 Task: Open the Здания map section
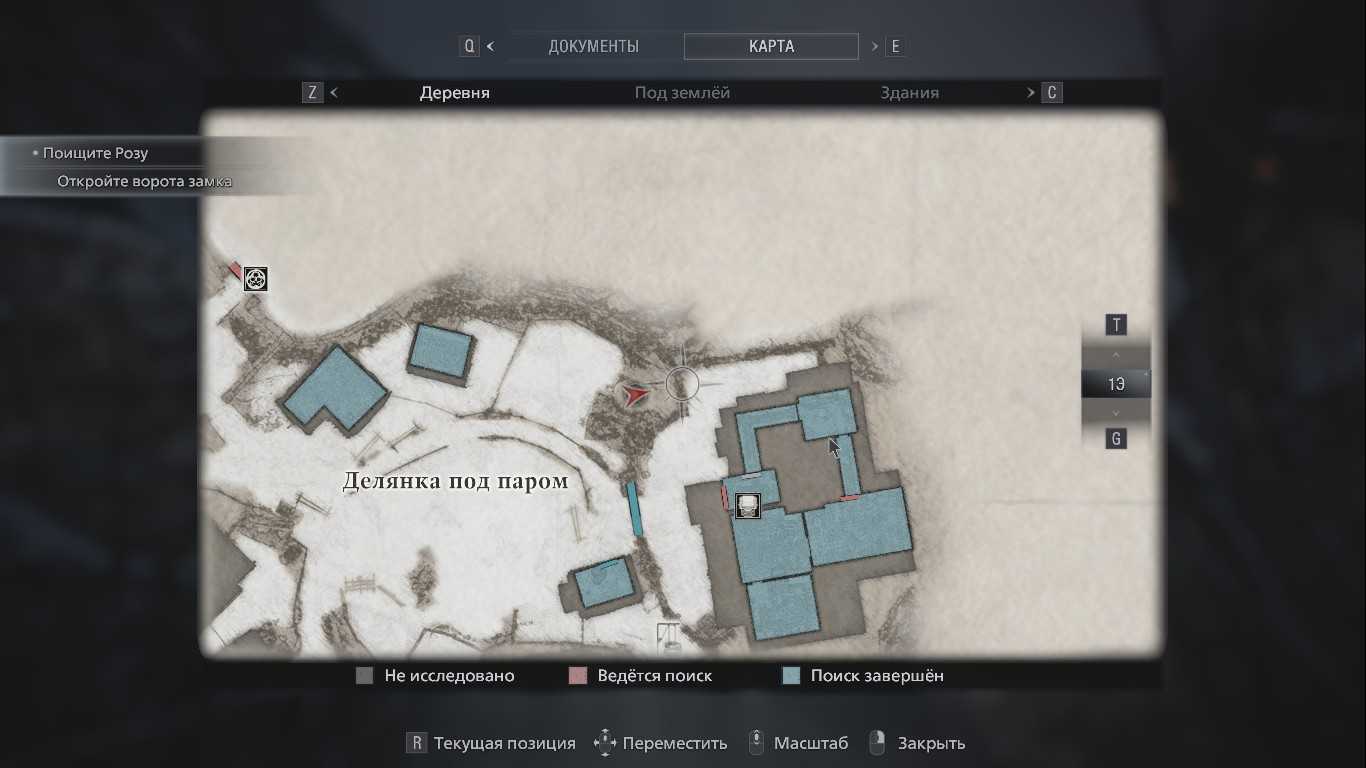coord(909,93)
